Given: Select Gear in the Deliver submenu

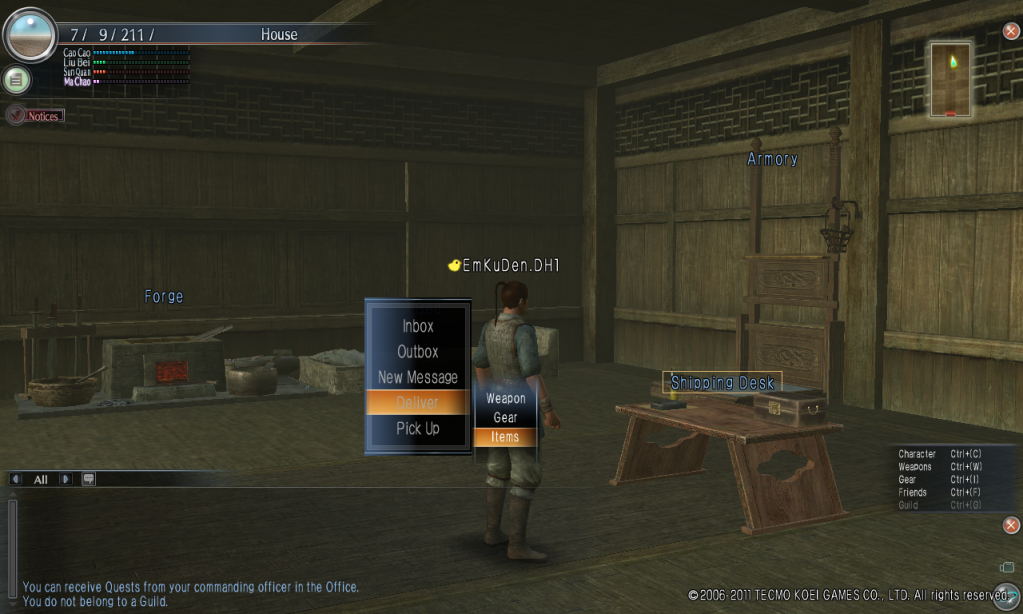Looking at the screenshot, I should pyautogui.click(x=505, y=417).
